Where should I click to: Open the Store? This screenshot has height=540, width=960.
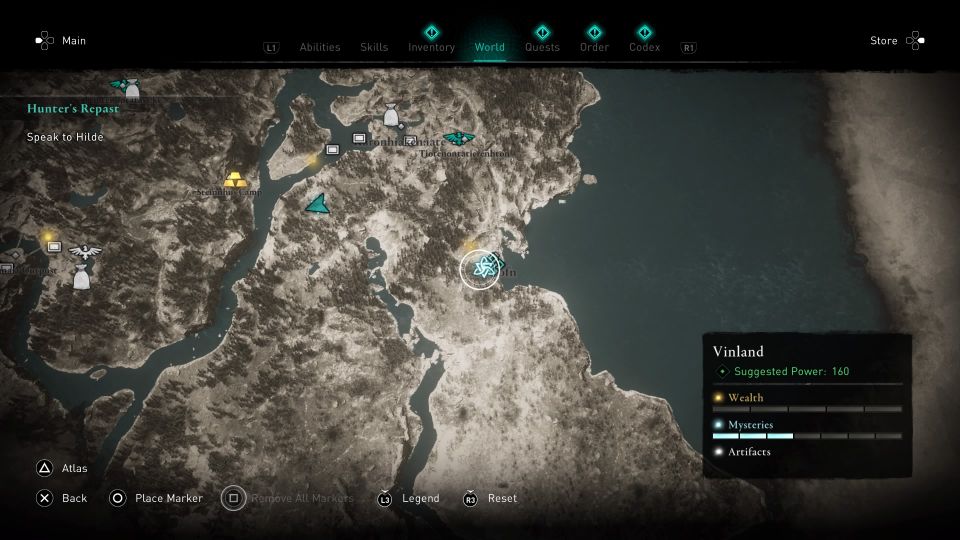(x=897, y=41)
